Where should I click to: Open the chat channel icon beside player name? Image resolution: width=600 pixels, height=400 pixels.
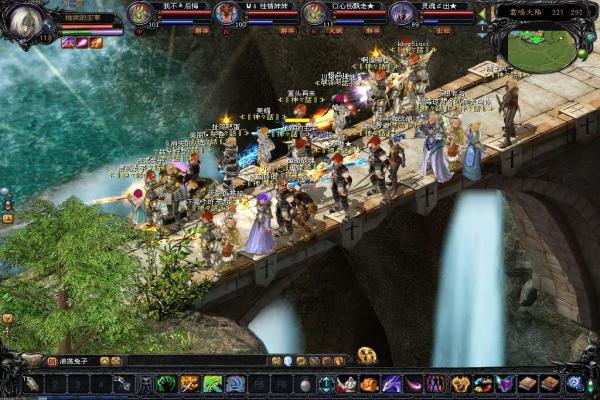(x=52, y=361)
